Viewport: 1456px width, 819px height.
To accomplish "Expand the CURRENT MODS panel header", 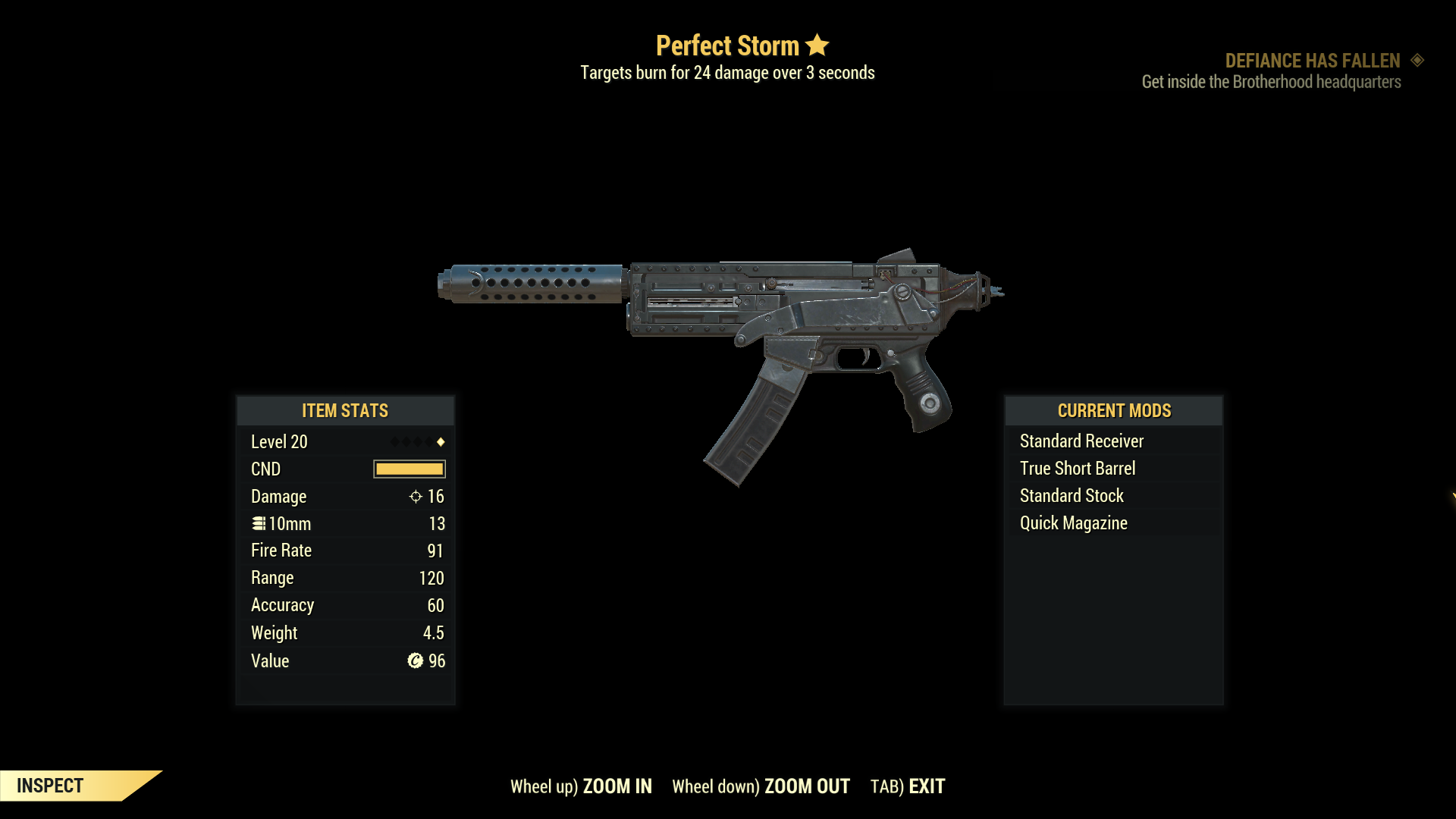I will coord(1113,410).
